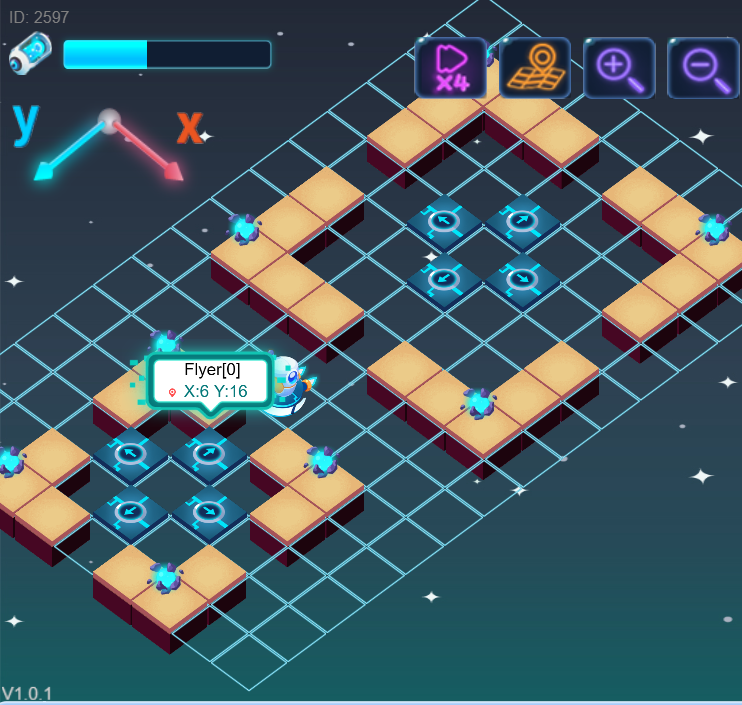Image resolution: width=742 pixels, height=705 pixels.
Task: Zoom in with the plus magnifier
Action: (619, 68)
